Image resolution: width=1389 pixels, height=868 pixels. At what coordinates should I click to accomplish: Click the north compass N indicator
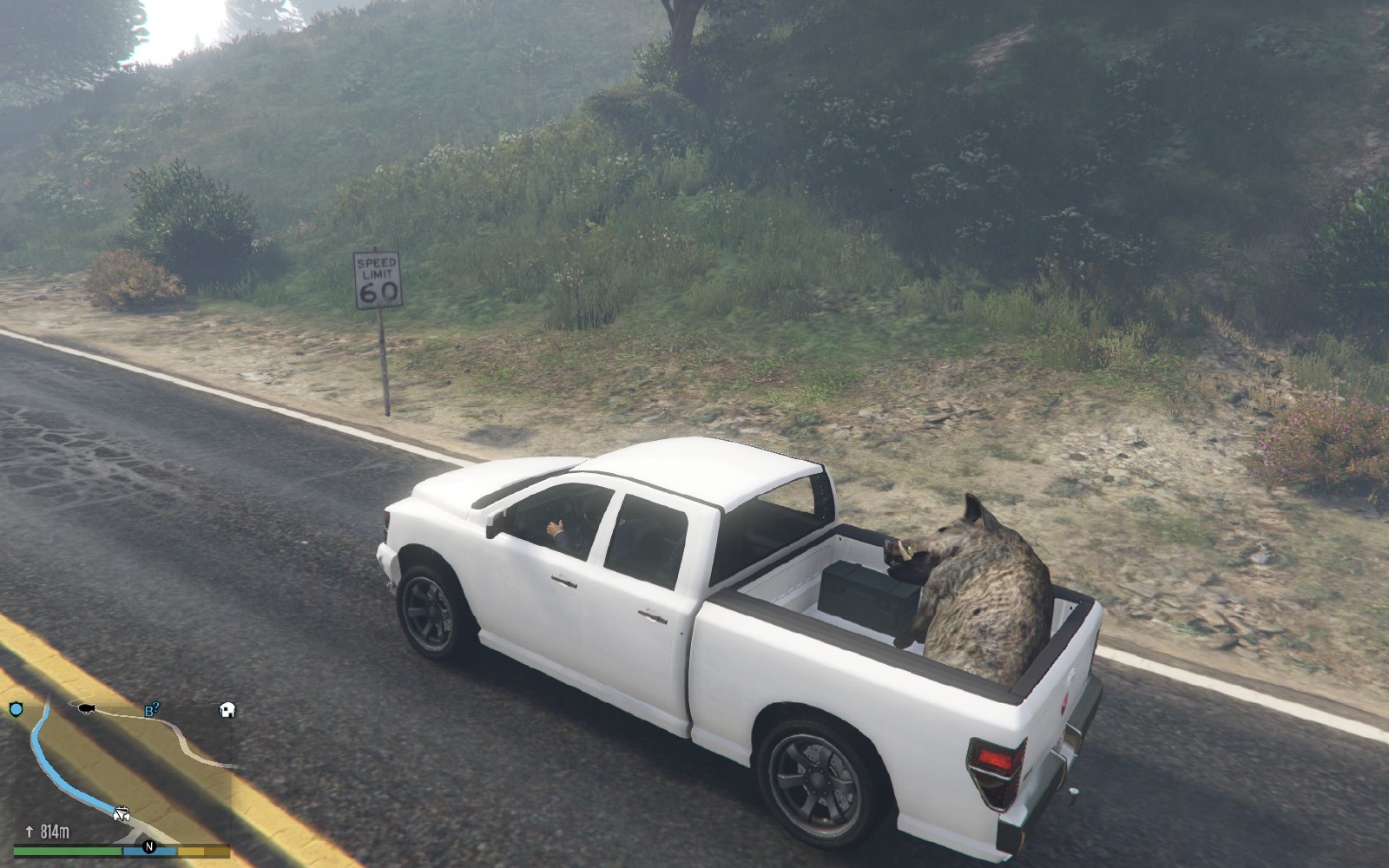coord(148,846)
